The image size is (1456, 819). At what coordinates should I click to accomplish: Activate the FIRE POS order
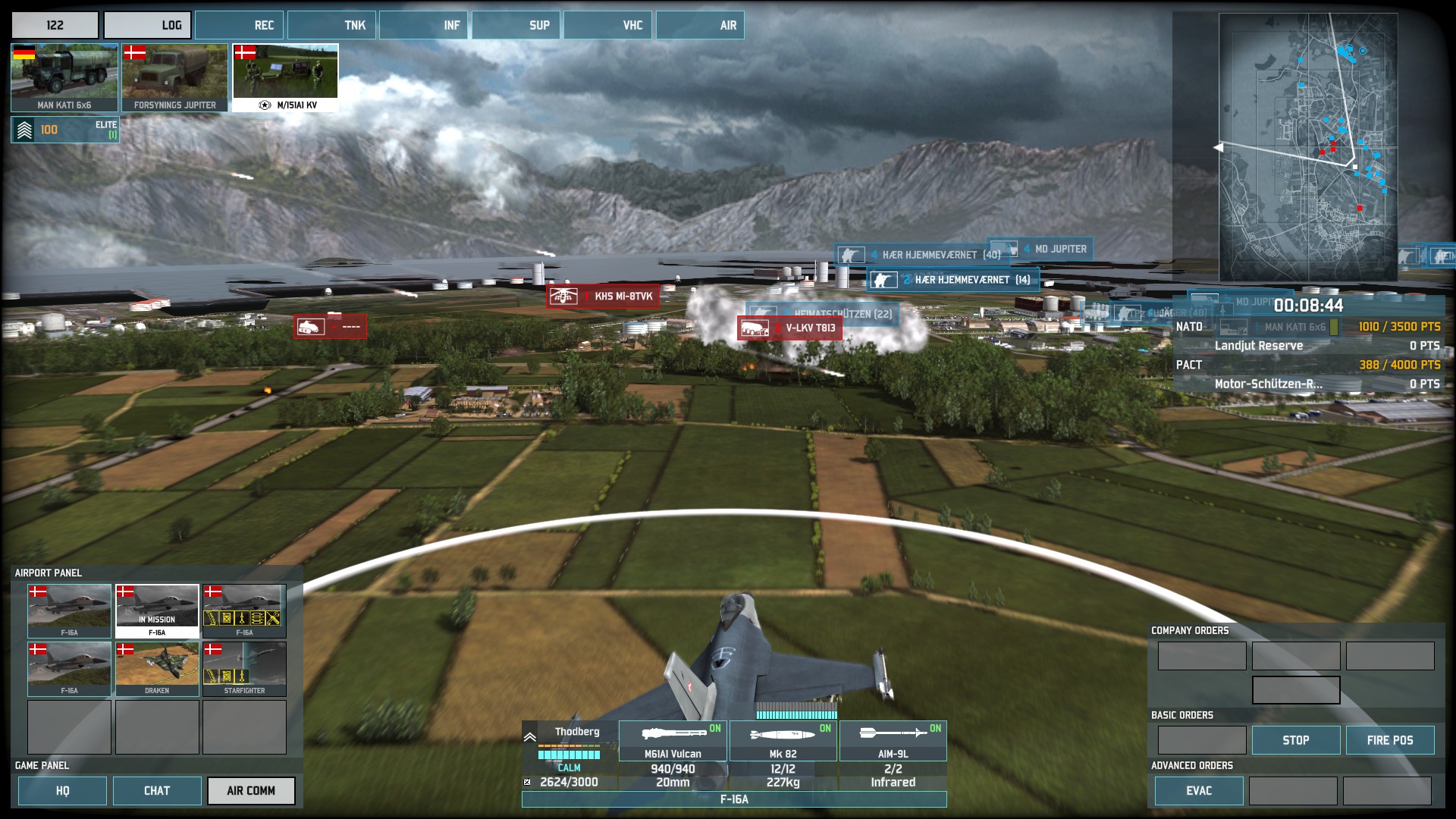click(x=1389, y=740)
